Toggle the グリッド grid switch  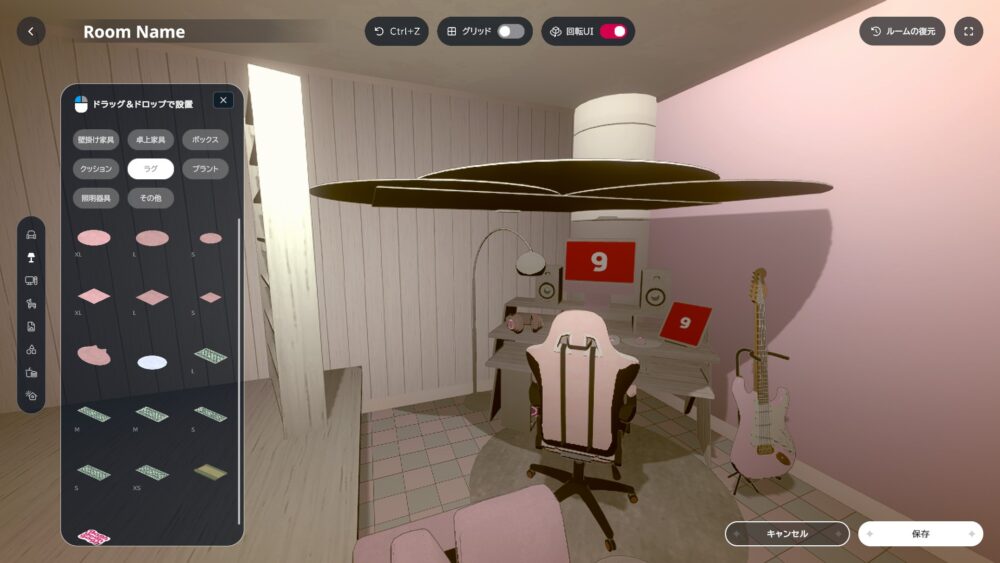pos(511,31)
